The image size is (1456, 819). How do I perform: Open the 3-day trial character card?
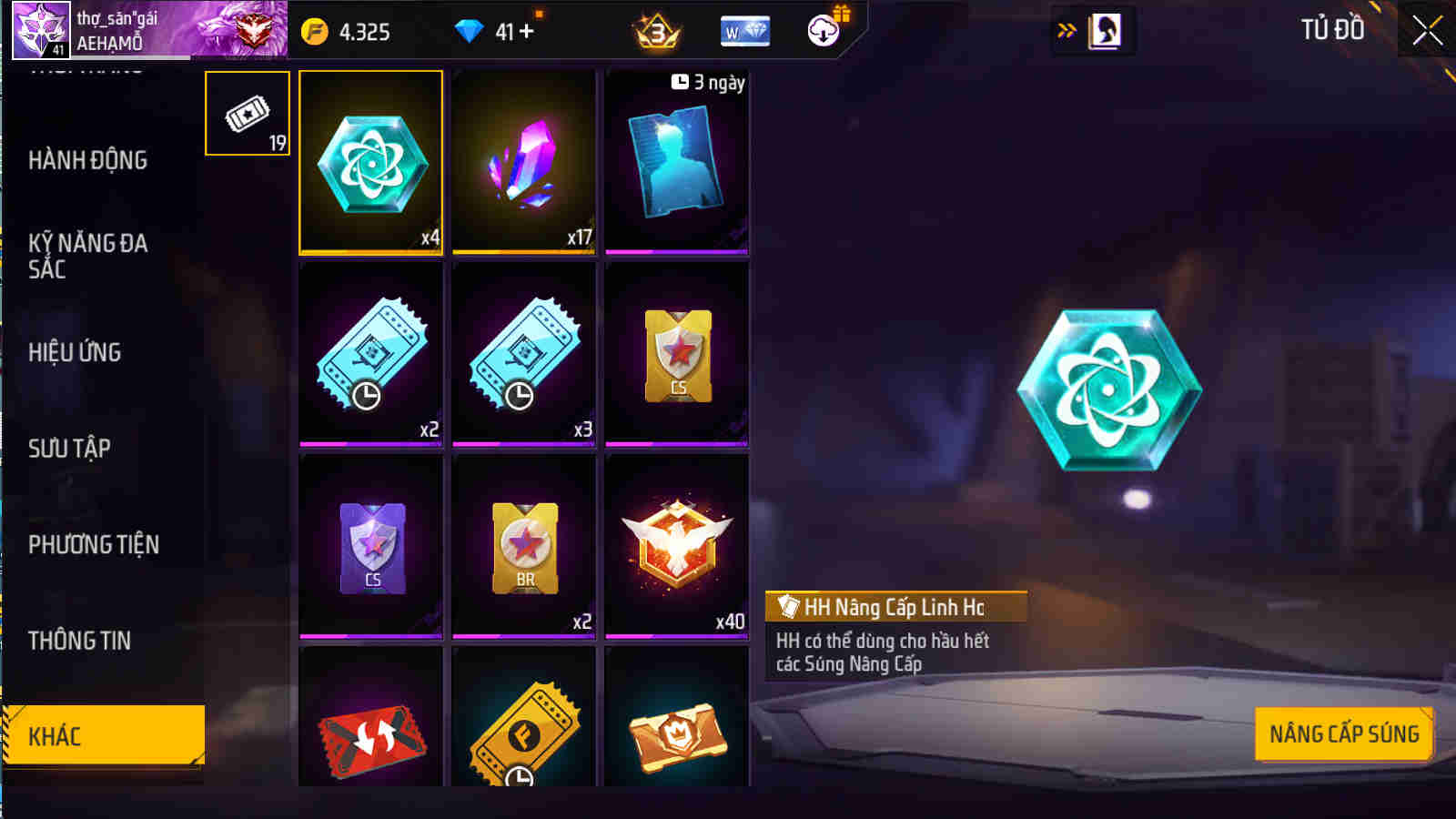coord(677,164)
